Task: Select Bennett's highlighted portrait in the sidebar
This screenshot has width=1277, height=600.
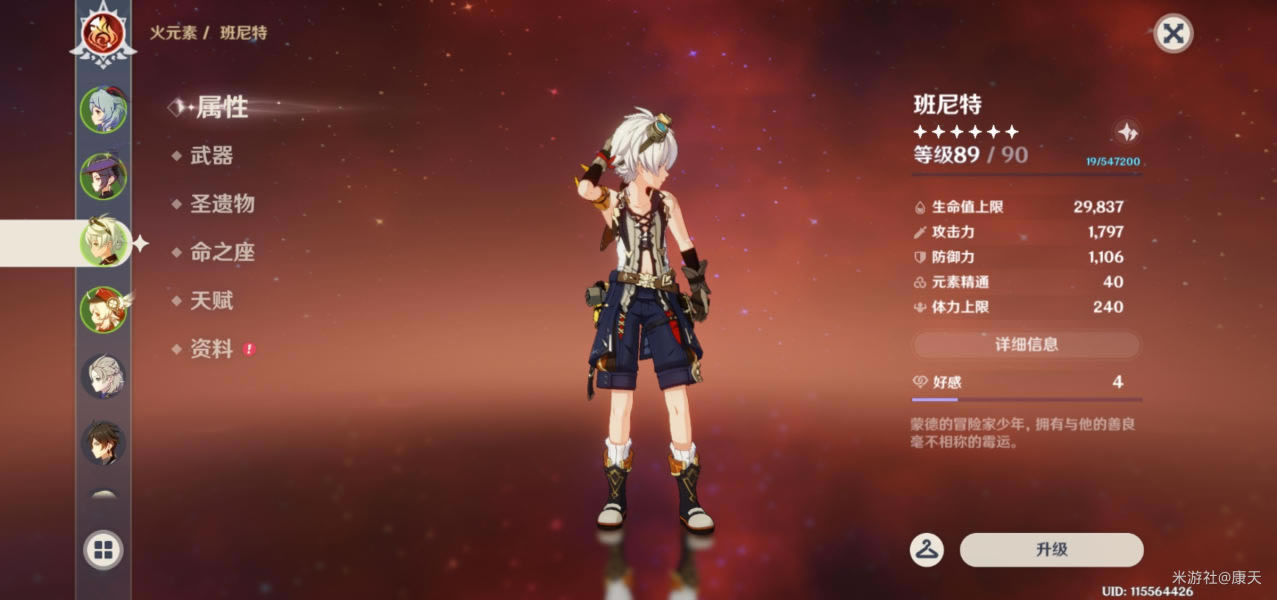Action: [103, 242]
